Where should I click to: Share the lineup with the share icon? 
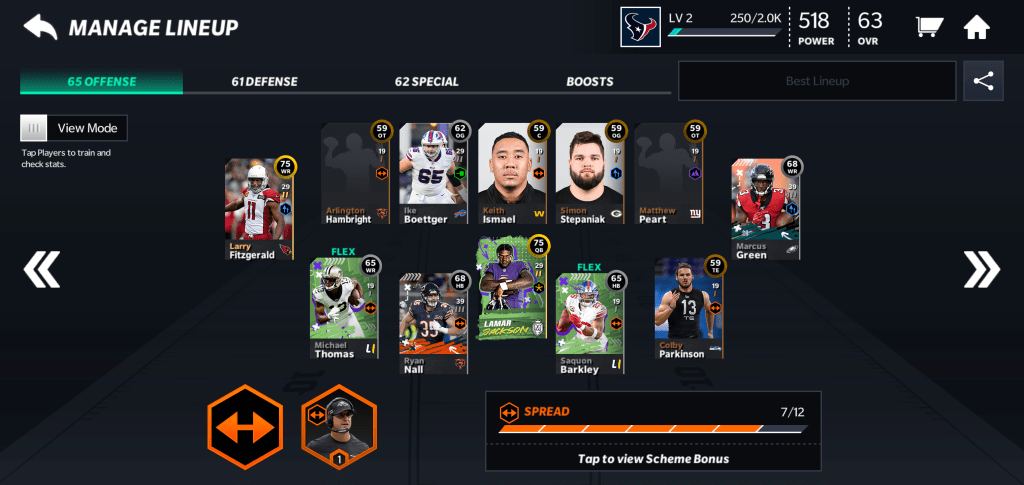click(x=983, y=81)
